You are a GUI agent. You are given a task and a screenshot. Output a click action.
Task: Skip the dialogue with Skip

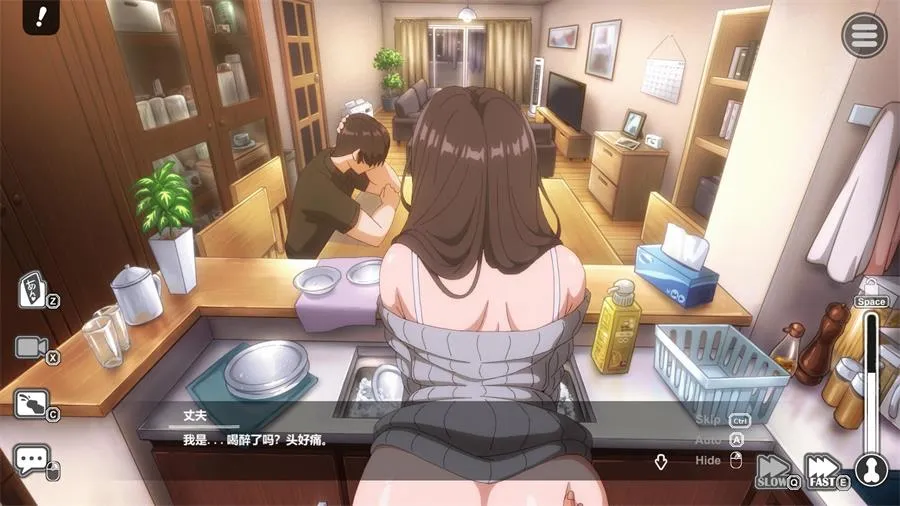click(708, 420)
